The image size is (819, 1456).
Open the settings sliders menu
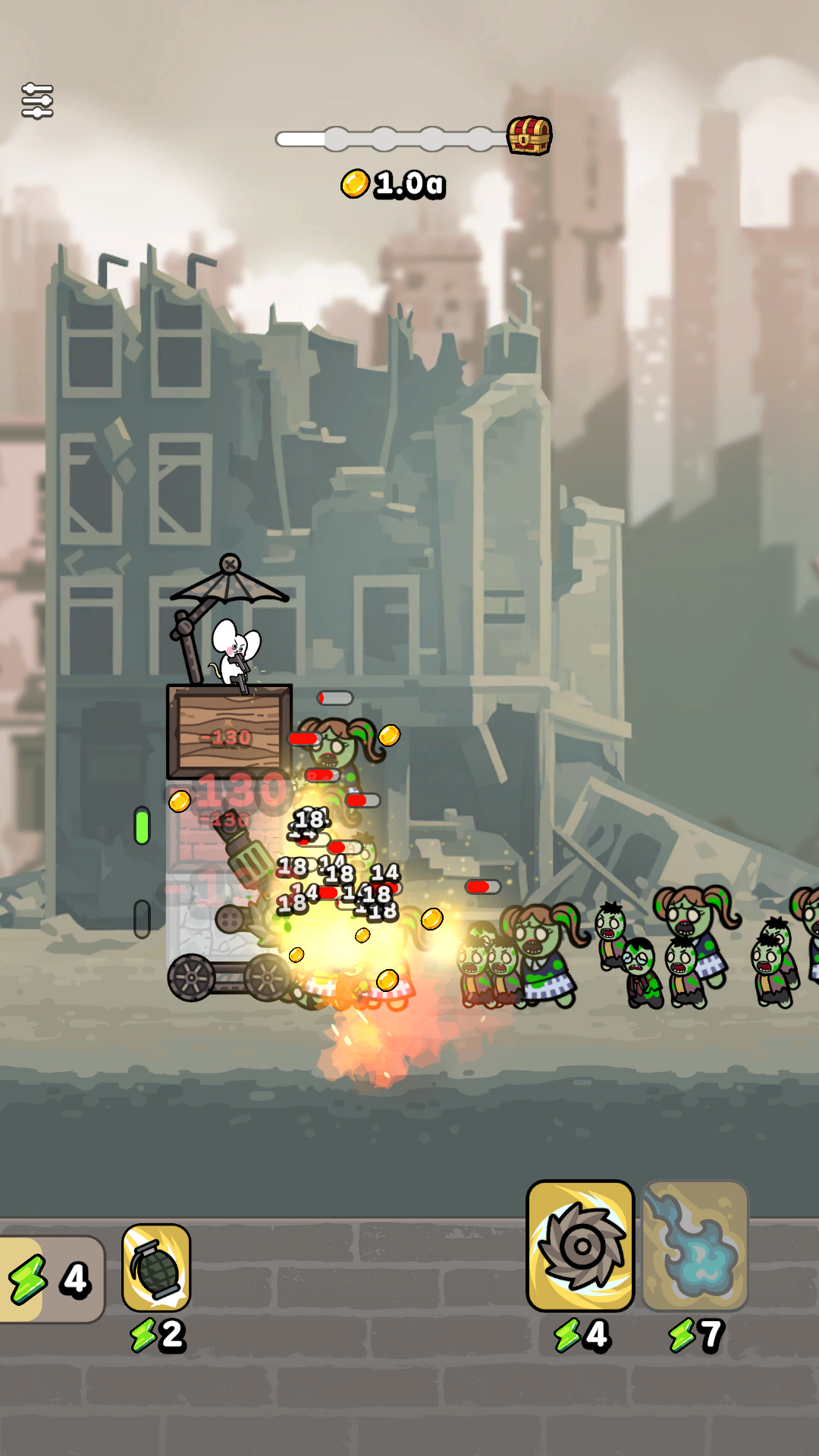pos(37,101)
